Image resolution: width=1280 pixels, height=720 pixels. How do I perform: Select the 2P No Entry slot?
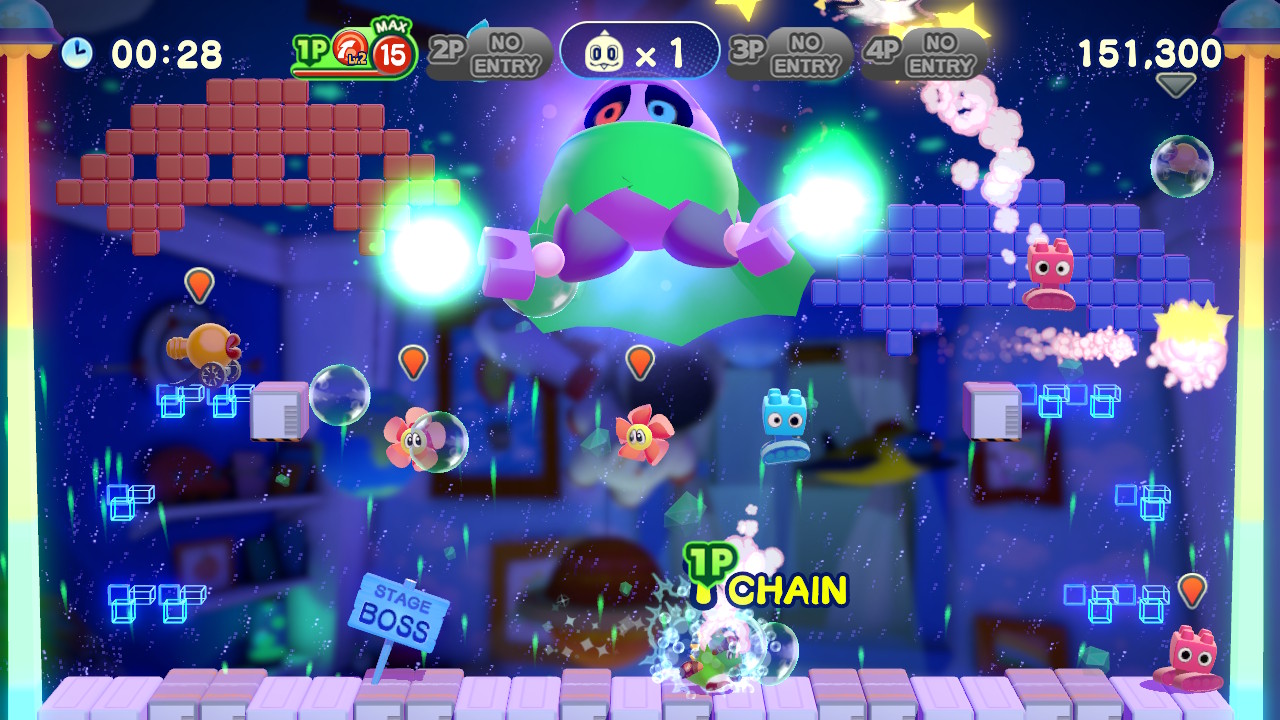point(490,54)
